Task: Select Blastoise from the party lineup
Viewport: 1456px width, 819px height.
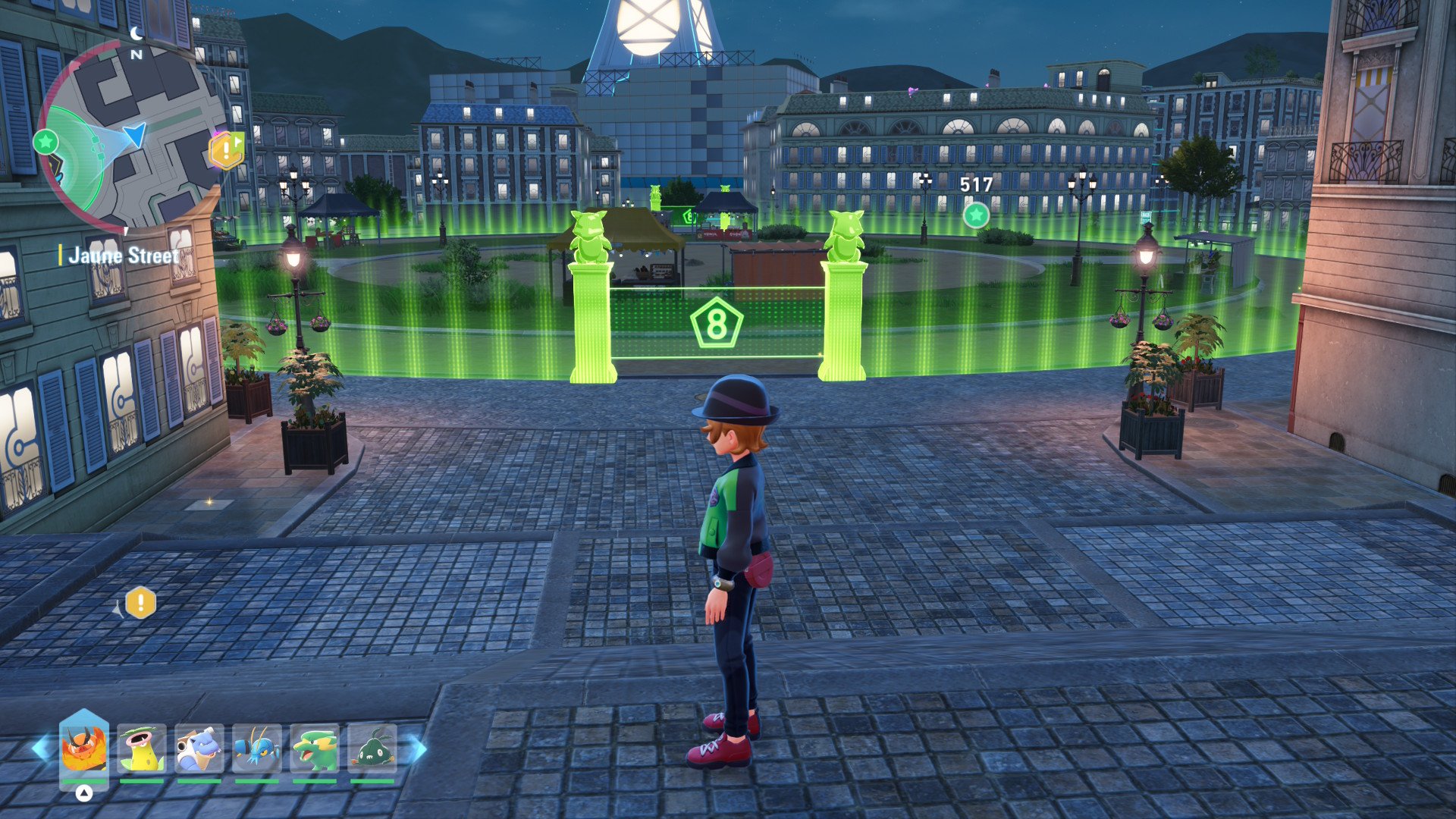Action: click(199, 749)
